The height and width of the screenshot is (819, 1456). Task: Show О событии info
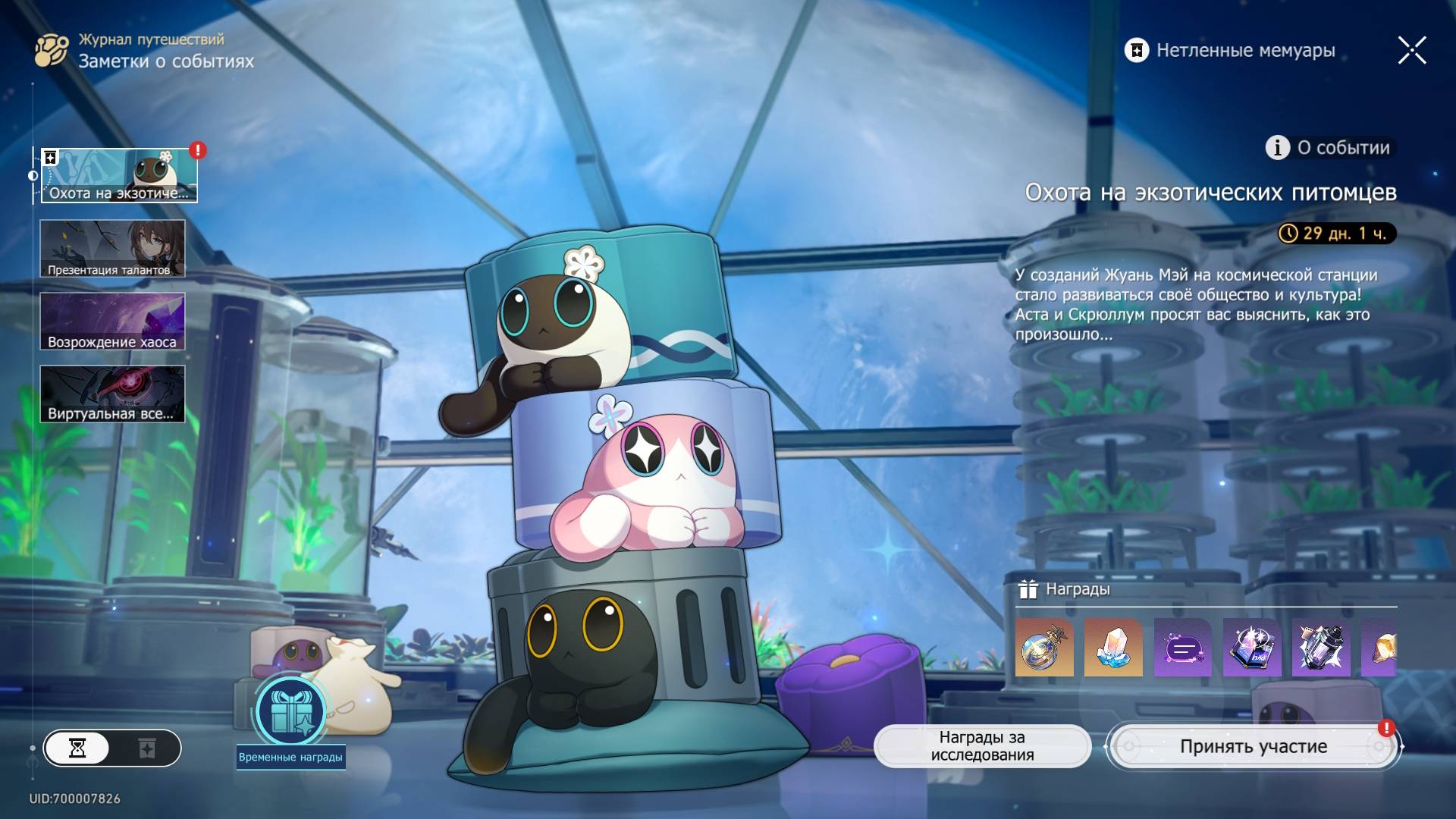click(1329, 148)
